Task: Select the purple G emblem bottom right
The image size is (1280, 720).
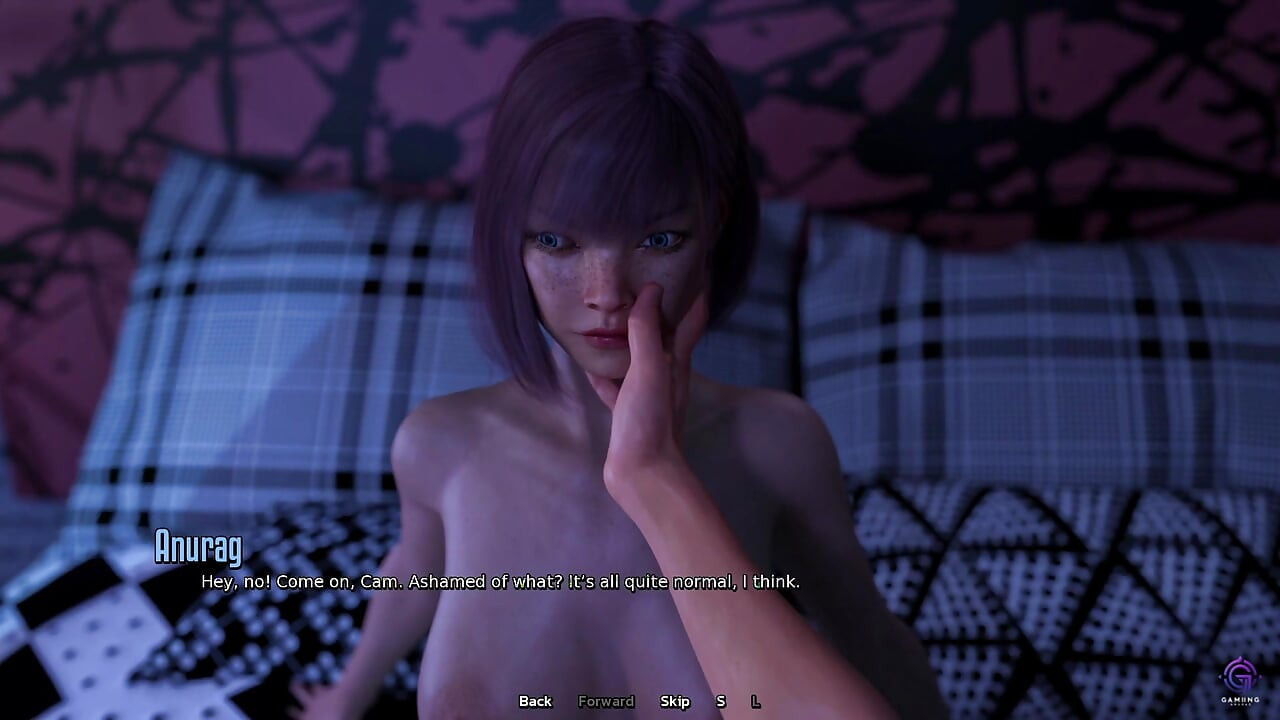Action: (1237, 672)
